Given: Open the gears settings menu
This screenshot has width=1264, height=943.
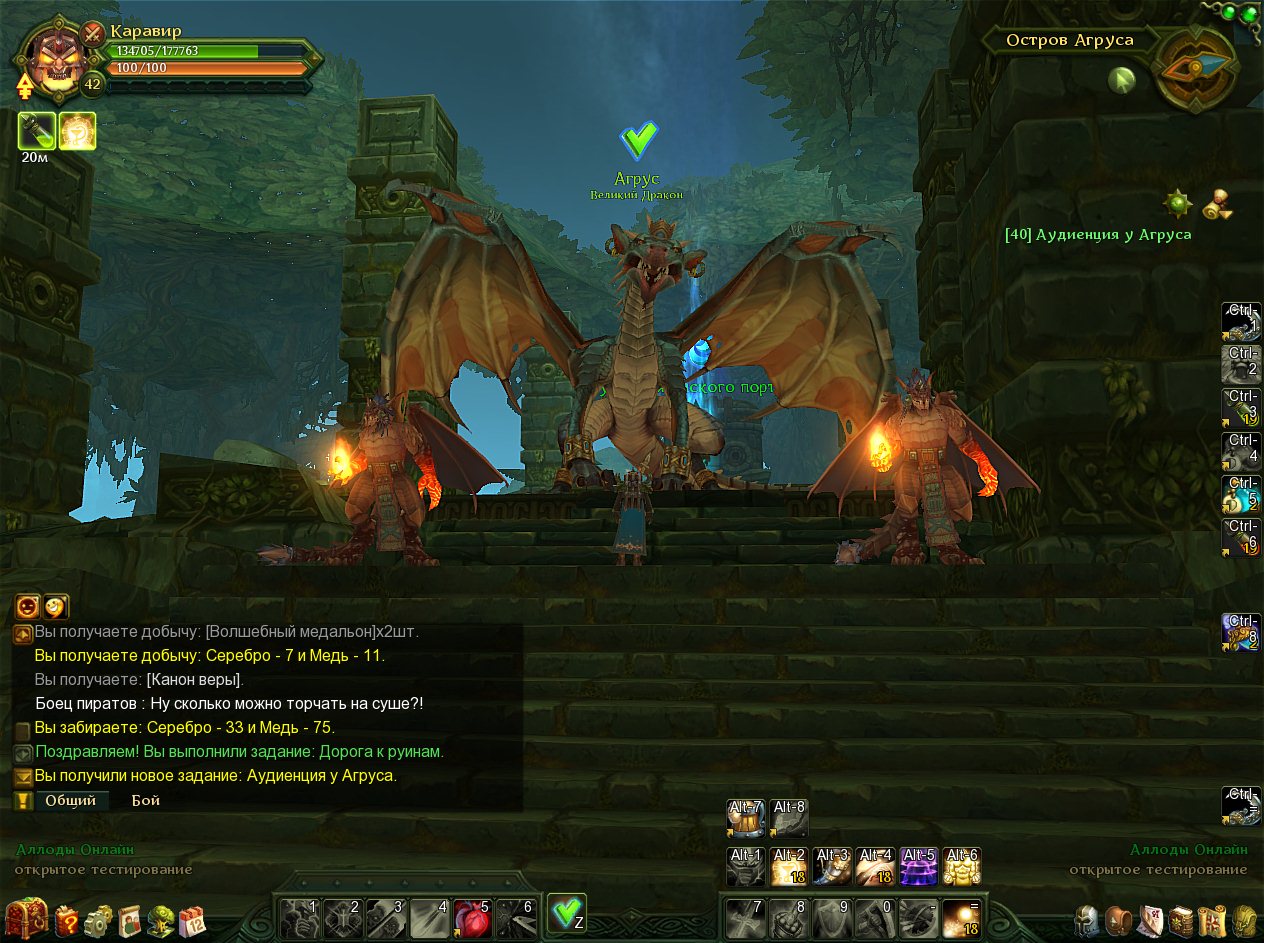Looking at the screenshot, I should click(x=98, y=919).
